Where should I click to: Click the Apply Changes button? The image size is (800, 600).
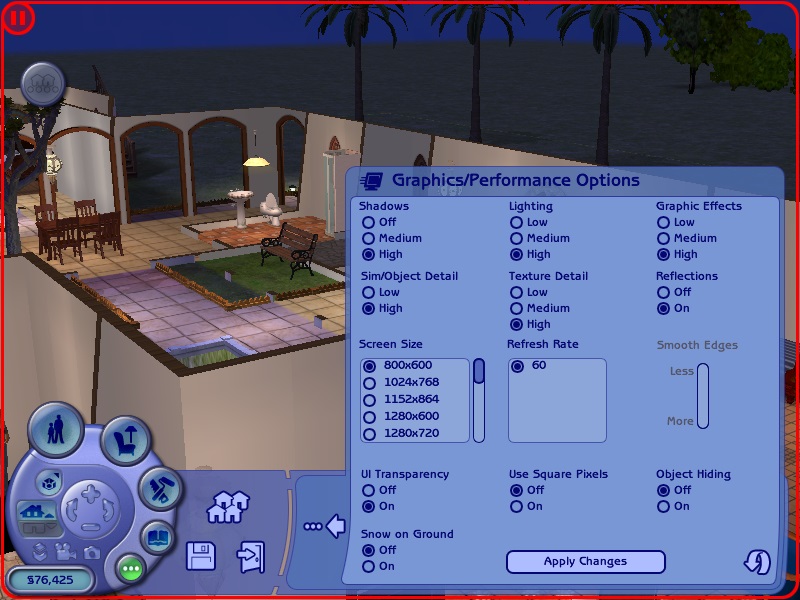585,562
